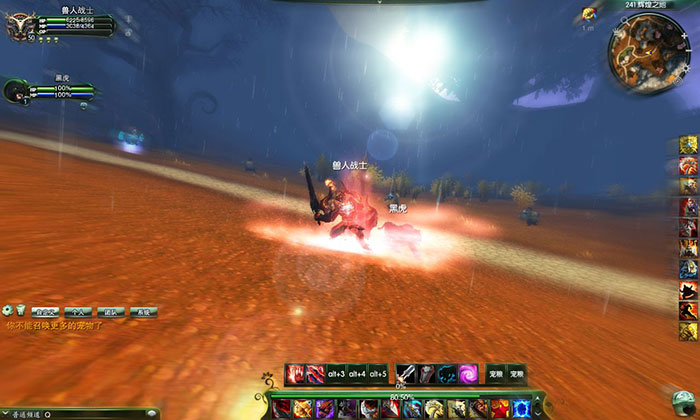Viewport: 700px width, 420px height.
Task: Select the orc warrior player portrait
Action: click(20, 26)
